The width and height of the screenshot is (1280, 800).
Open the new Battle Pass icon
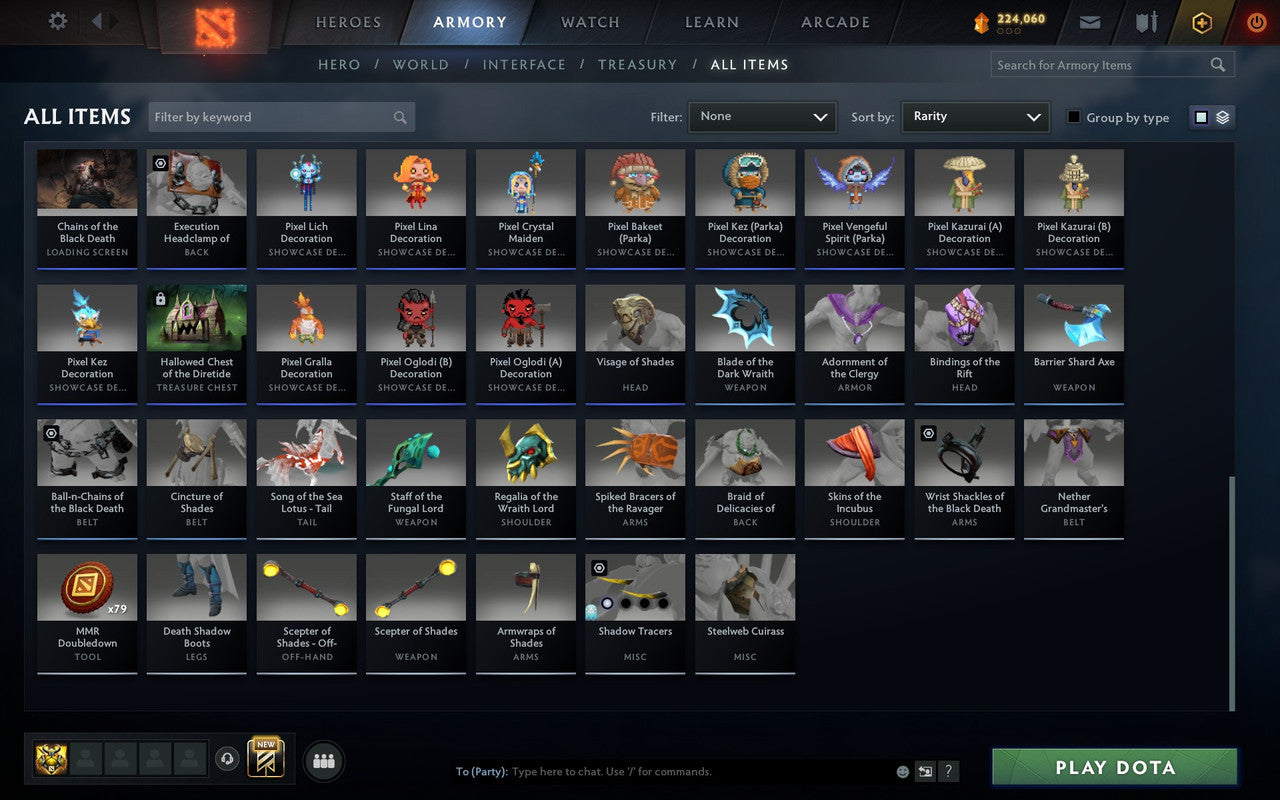[266, 760]
